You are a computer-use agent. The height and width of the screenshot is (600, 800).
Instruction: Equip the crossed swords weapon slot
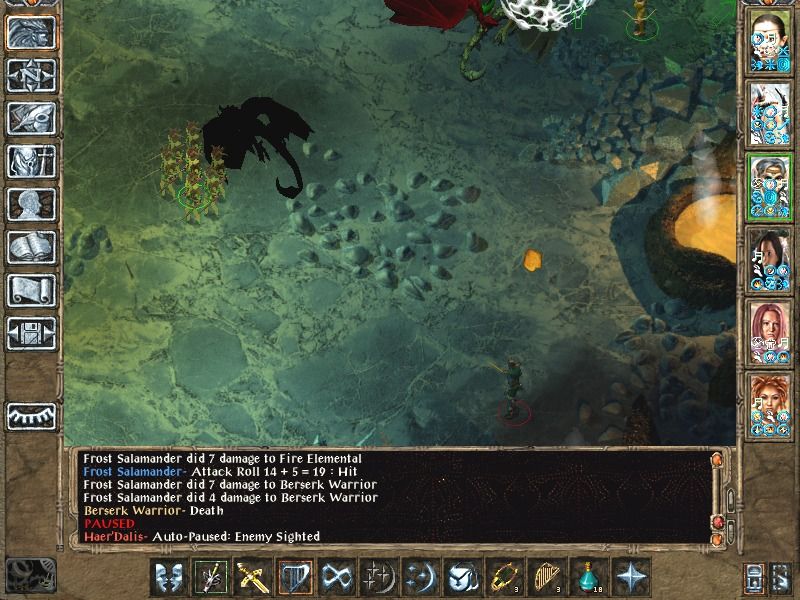point(253,577)
